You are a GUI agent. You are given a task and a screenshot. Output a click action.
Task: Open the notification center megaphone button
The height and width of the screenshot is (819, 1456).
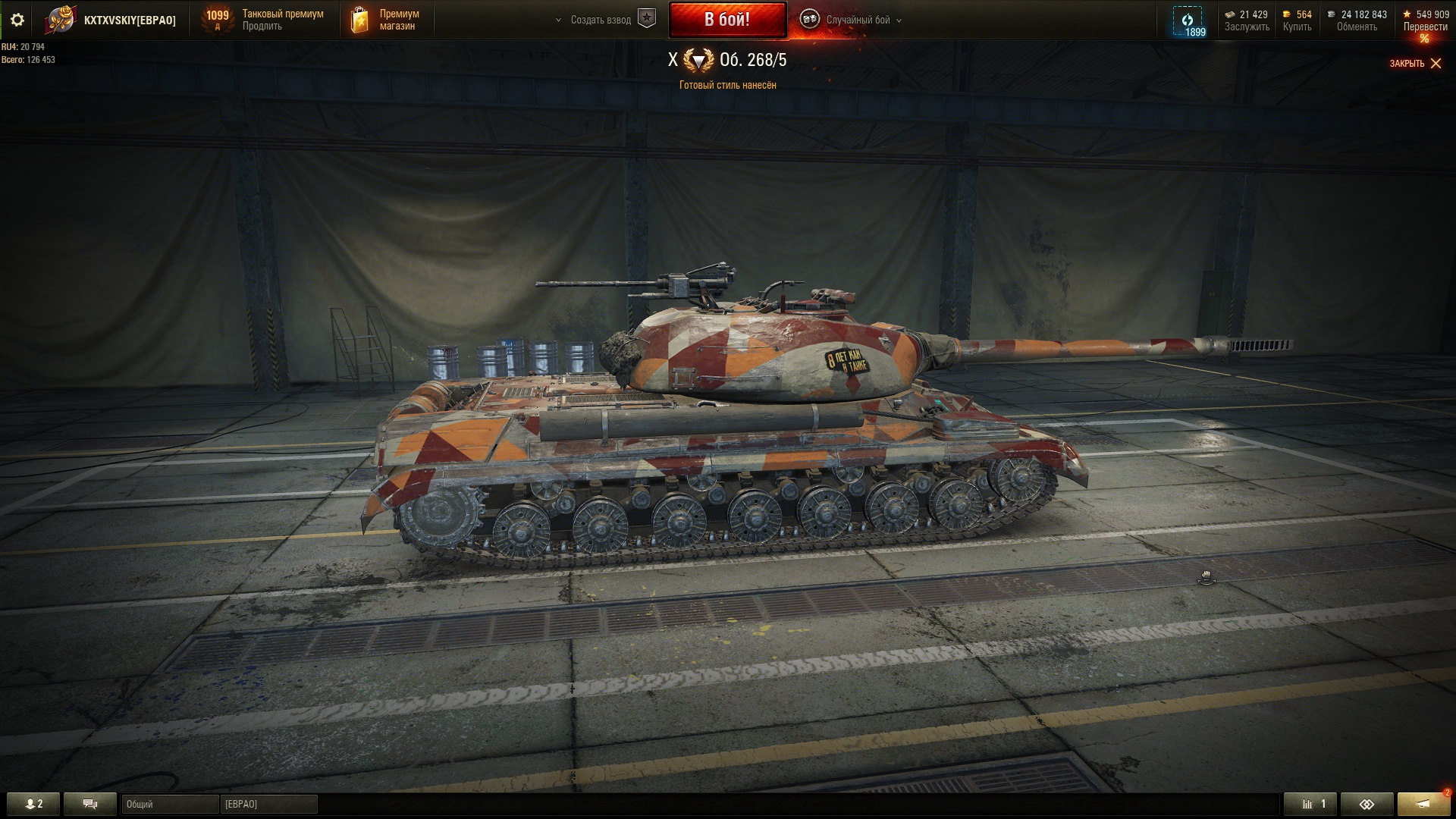(1423, 804)
